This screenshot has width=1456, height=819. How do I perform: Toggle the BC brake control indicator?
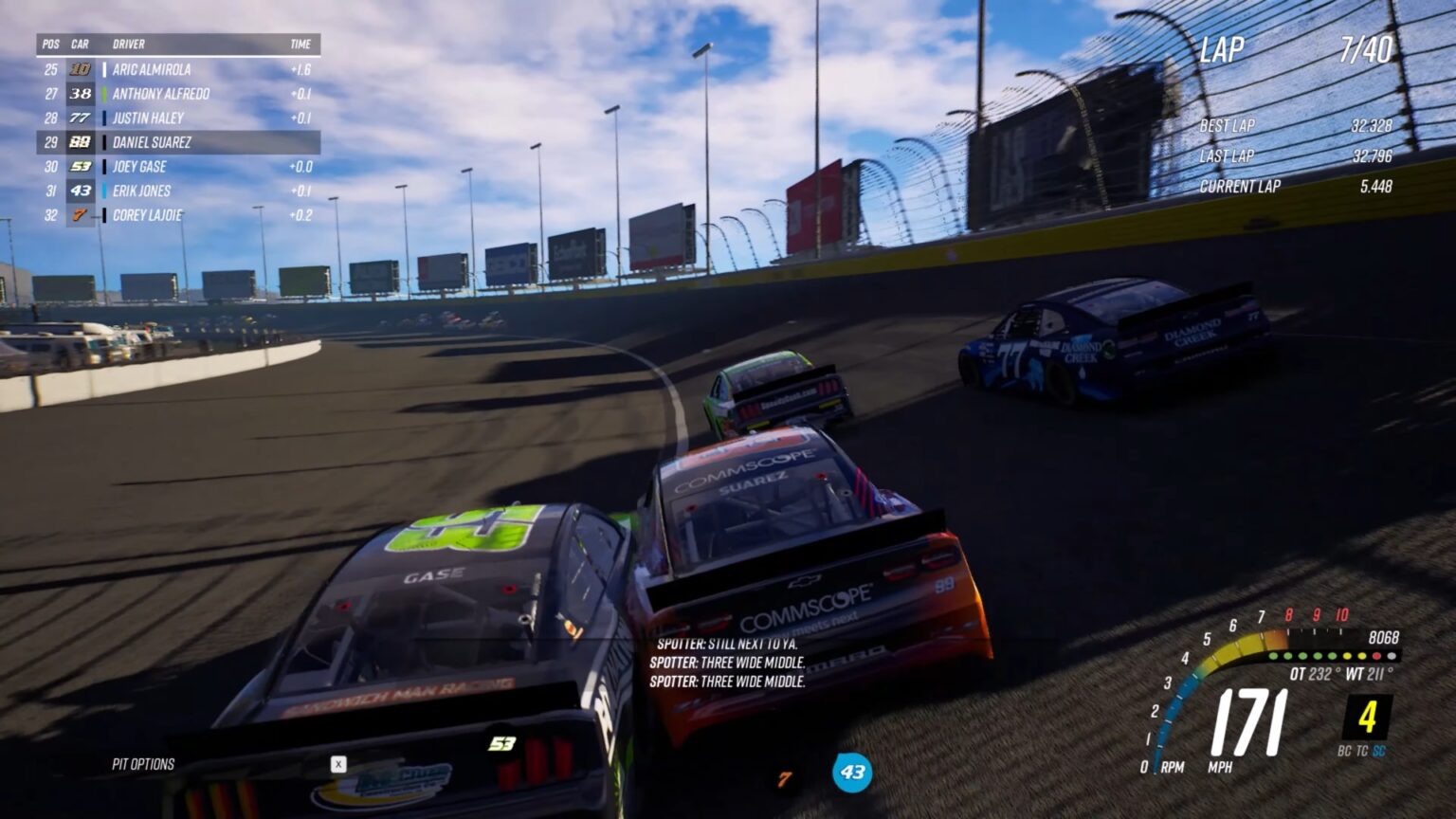(1345, 750)
